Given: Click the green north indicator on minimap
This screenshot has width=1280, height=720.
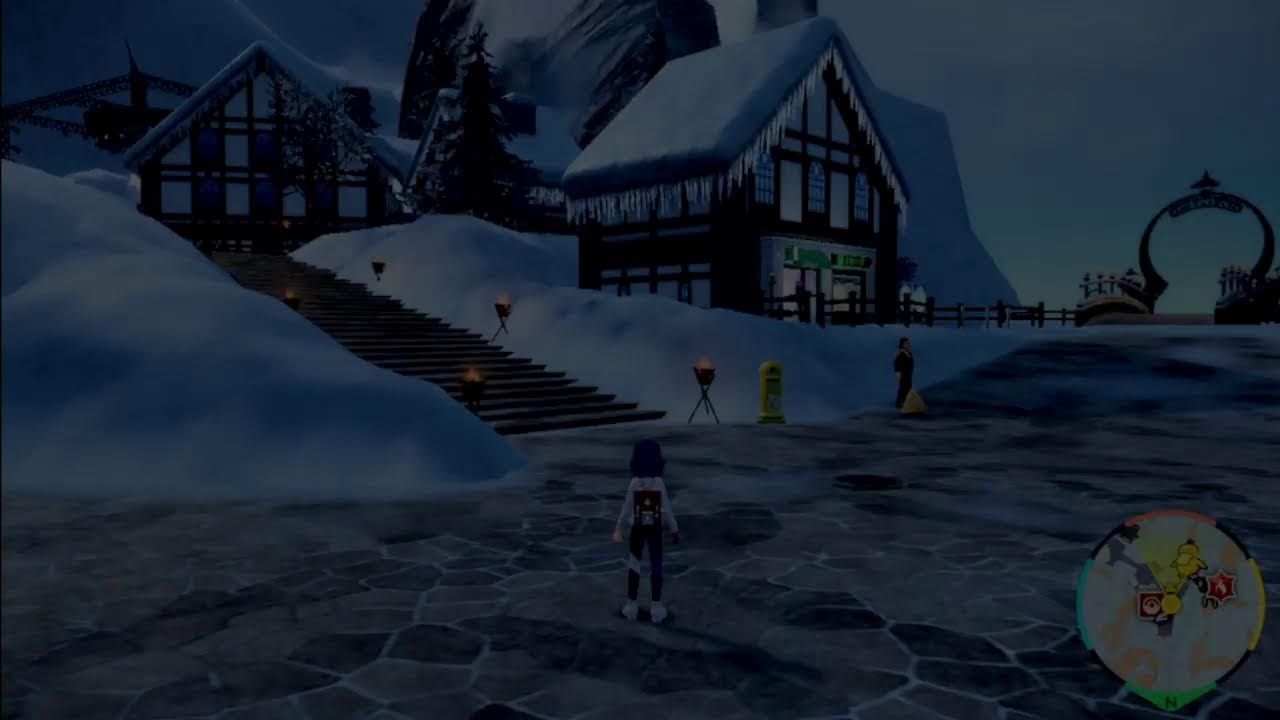Looking at the screenshot, I should pyautogui.click(x=1171, y=701).
